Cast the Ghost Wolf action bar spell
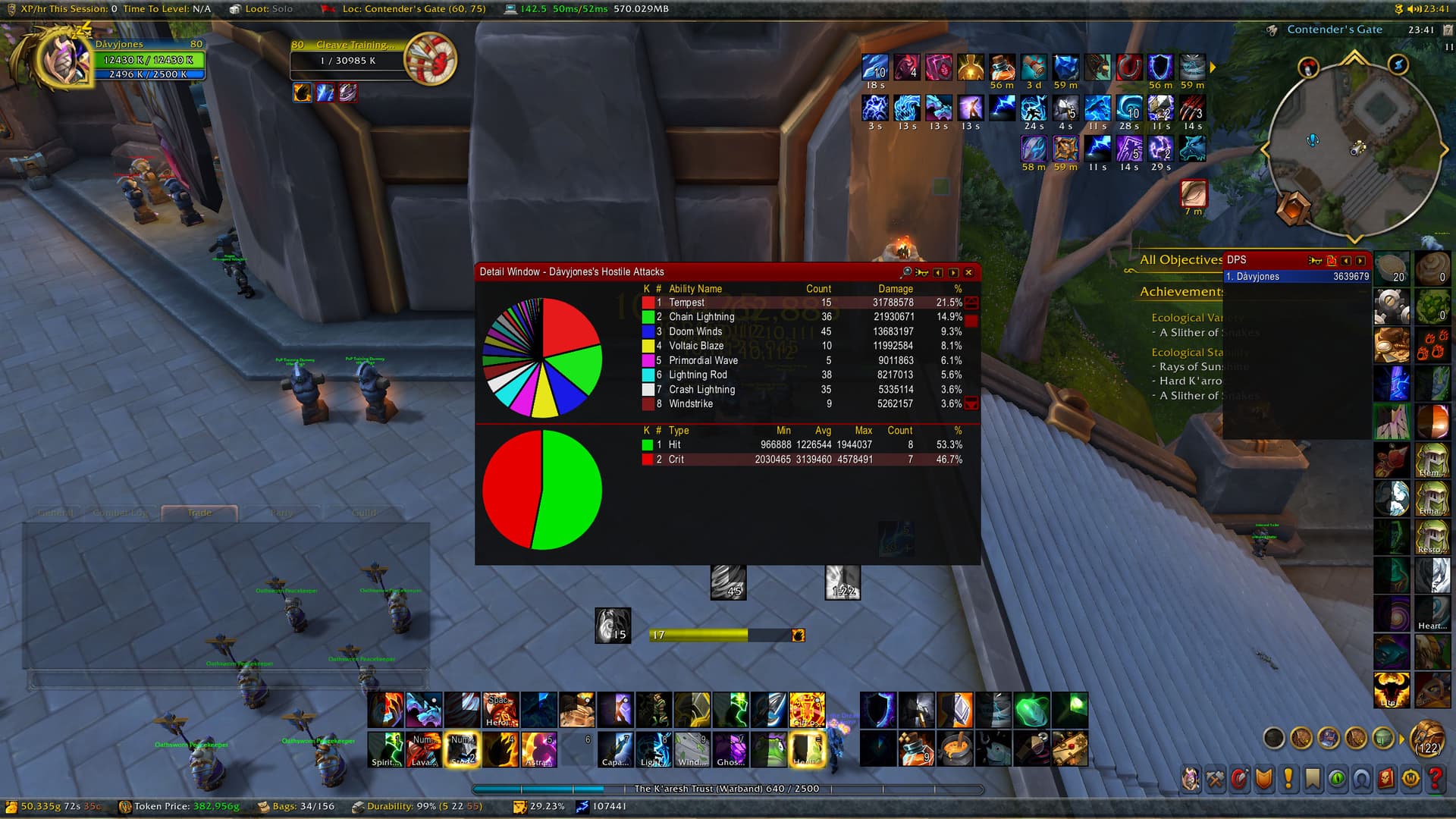The width and height of the screenshot is (1456, 819). coord(730,749)
